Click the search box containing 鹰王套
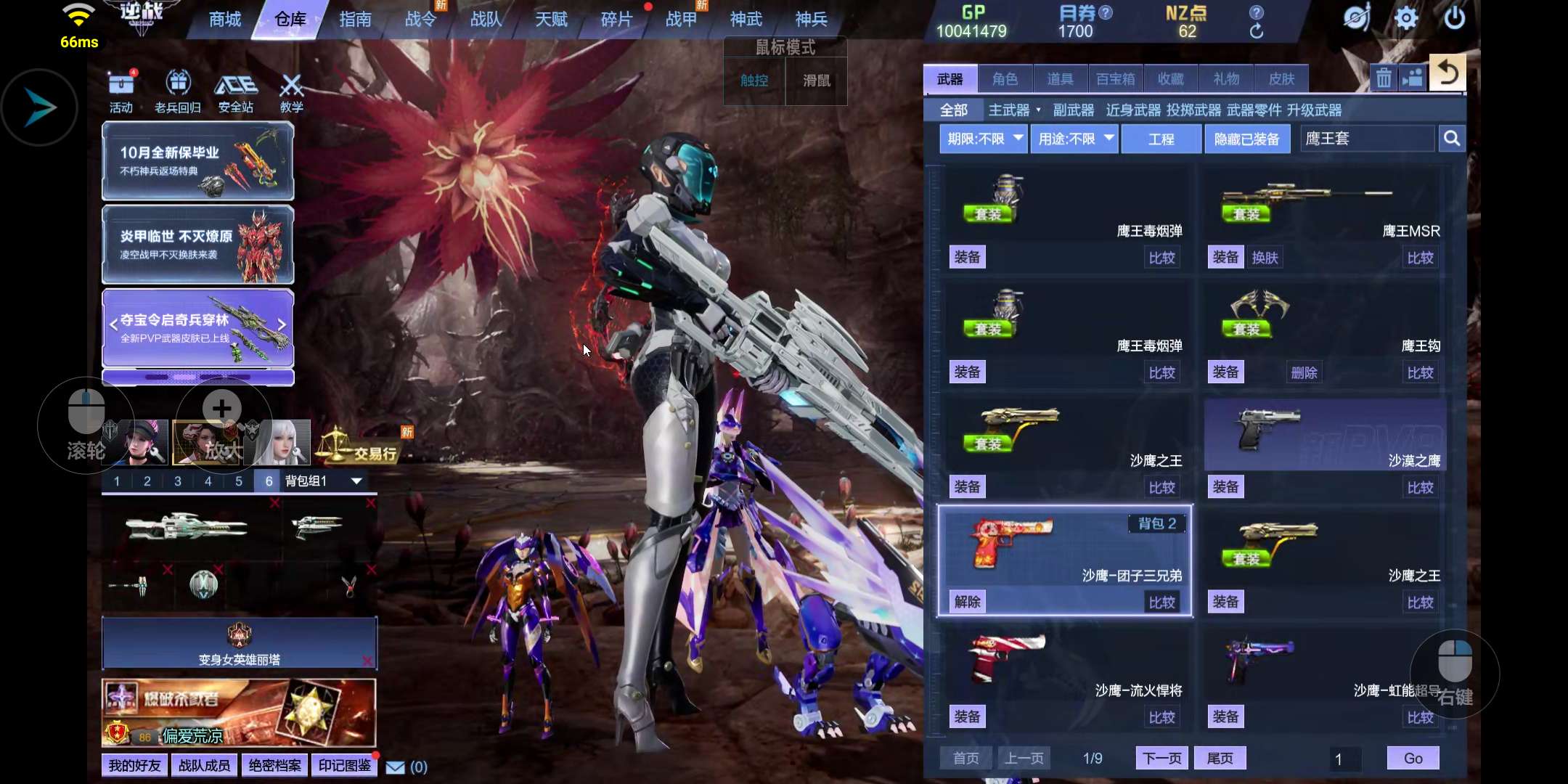 pyautogui.click(x=1366, y=139)
